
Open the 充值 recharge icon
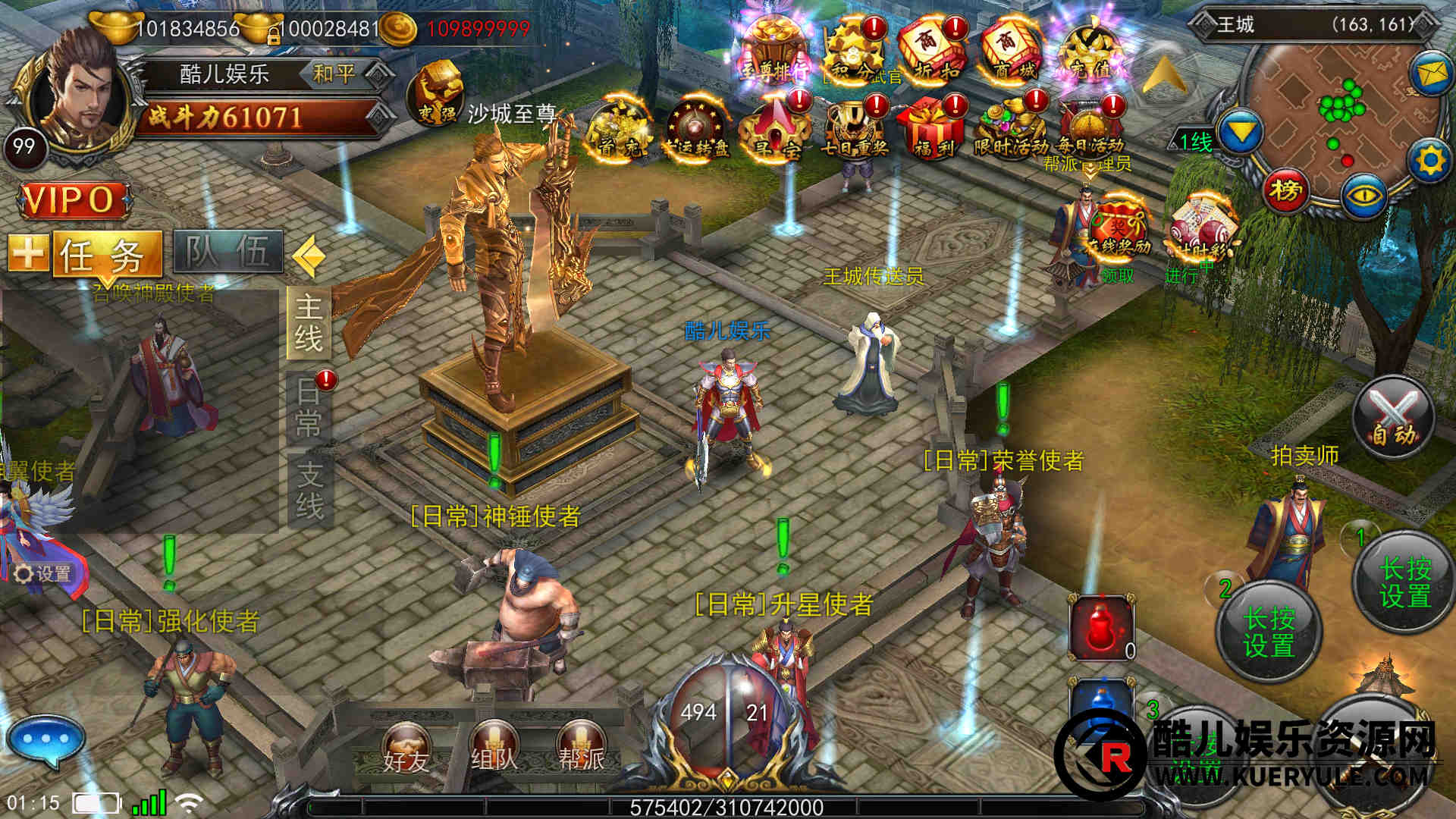point(1089,51)
